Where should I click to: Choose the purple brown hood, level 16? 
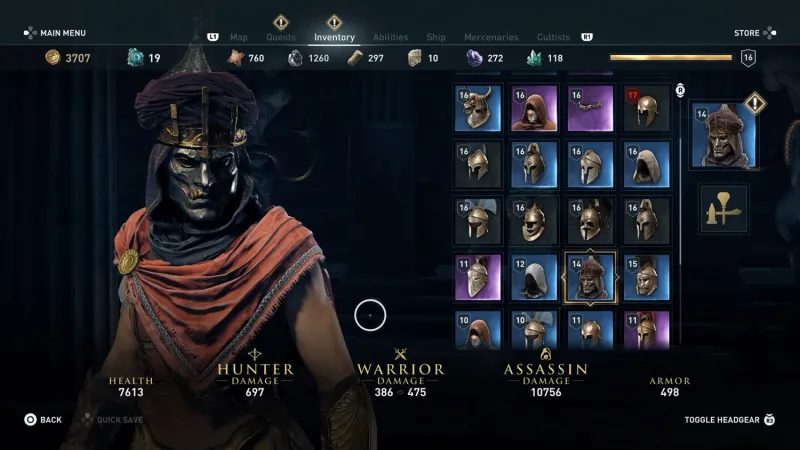[x=534, y=109]
